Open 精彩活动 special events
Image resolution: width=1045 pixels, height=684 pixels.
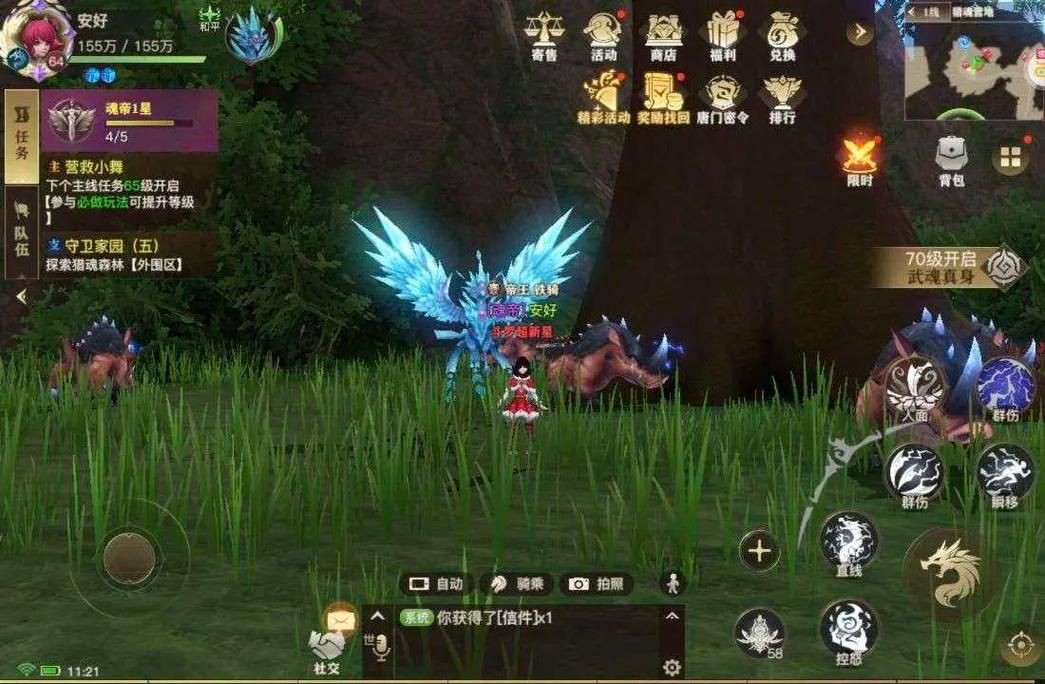(603, 98)
